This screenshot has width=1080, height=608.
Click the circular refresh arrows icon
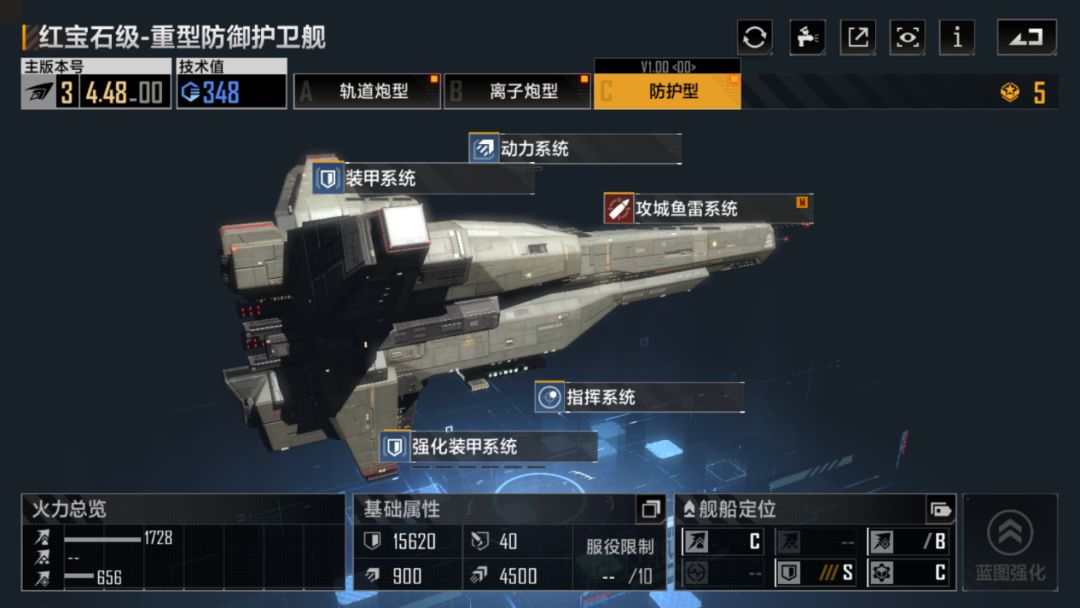pyautogui.click(x=755, y=38)
